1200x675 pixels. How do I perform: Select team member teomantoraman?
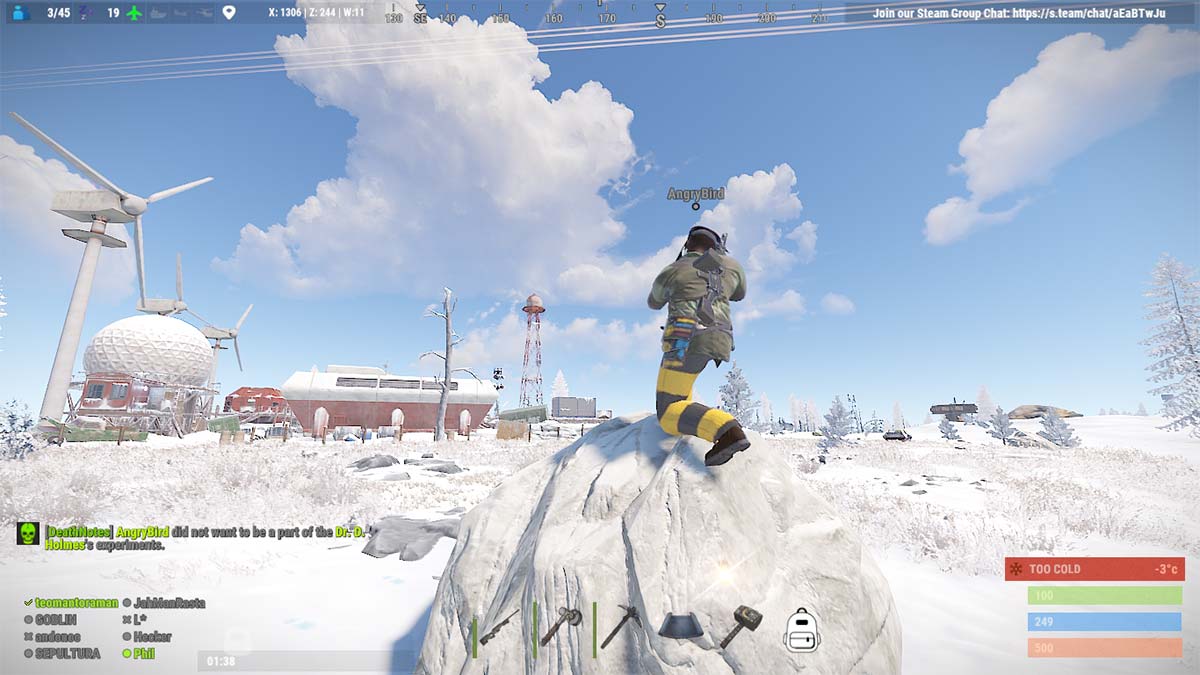click(x=76, y=603)
